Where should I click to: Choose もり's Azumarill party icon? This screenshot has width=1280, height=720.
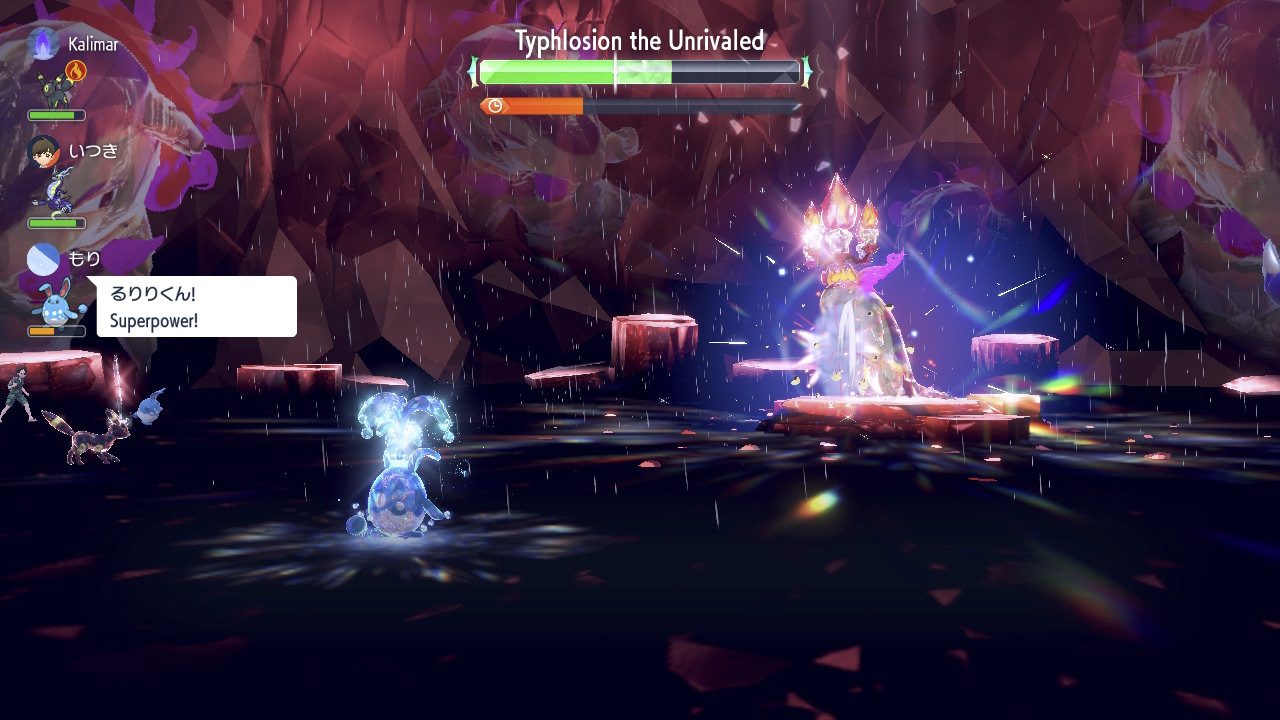53,302
